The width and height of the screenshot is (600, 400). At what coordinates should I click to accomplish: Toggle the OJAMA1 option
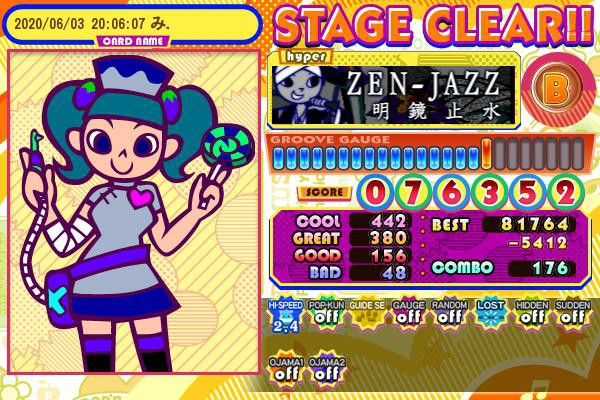point(285,370)
